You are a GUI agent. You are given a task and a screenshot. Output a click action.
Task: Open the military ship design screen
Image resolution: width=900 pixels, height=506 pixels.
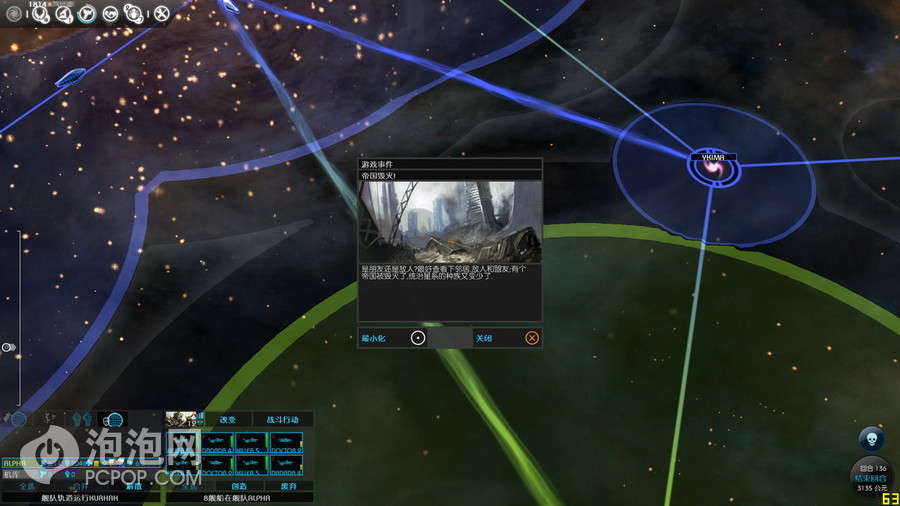(87, 14)
